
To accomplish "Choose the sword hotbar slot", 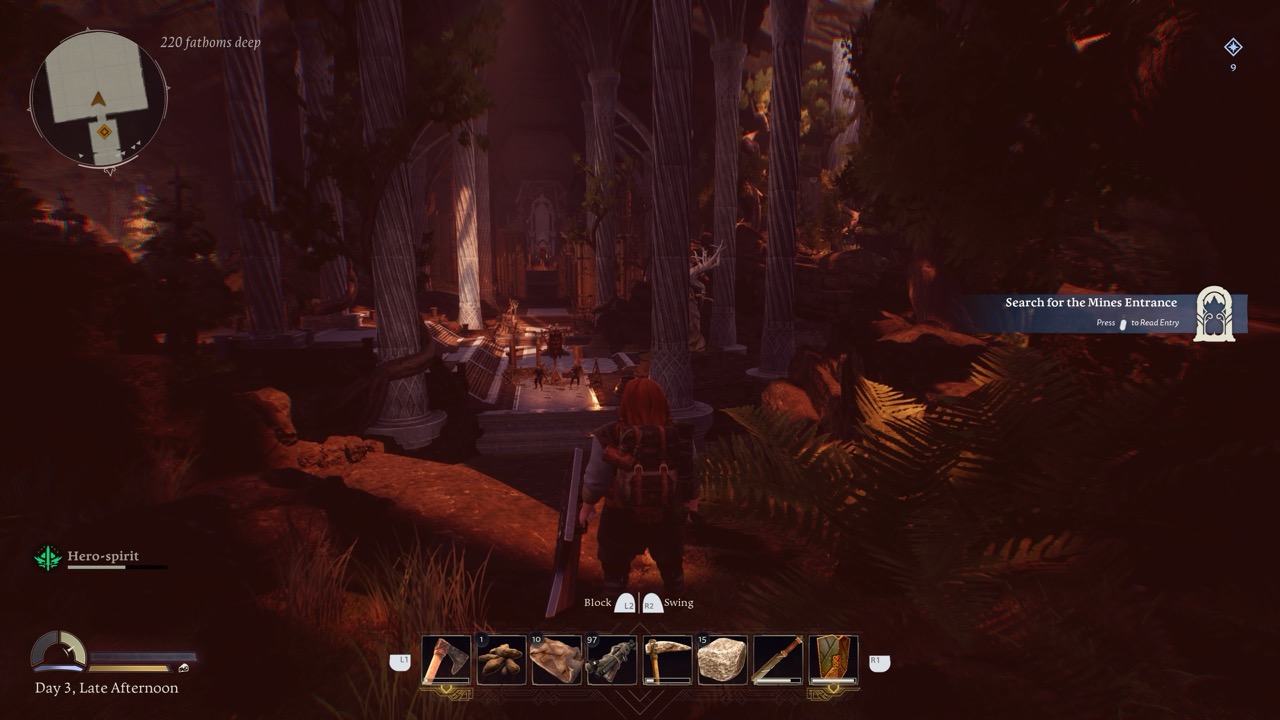I will (x=777, y=660).
